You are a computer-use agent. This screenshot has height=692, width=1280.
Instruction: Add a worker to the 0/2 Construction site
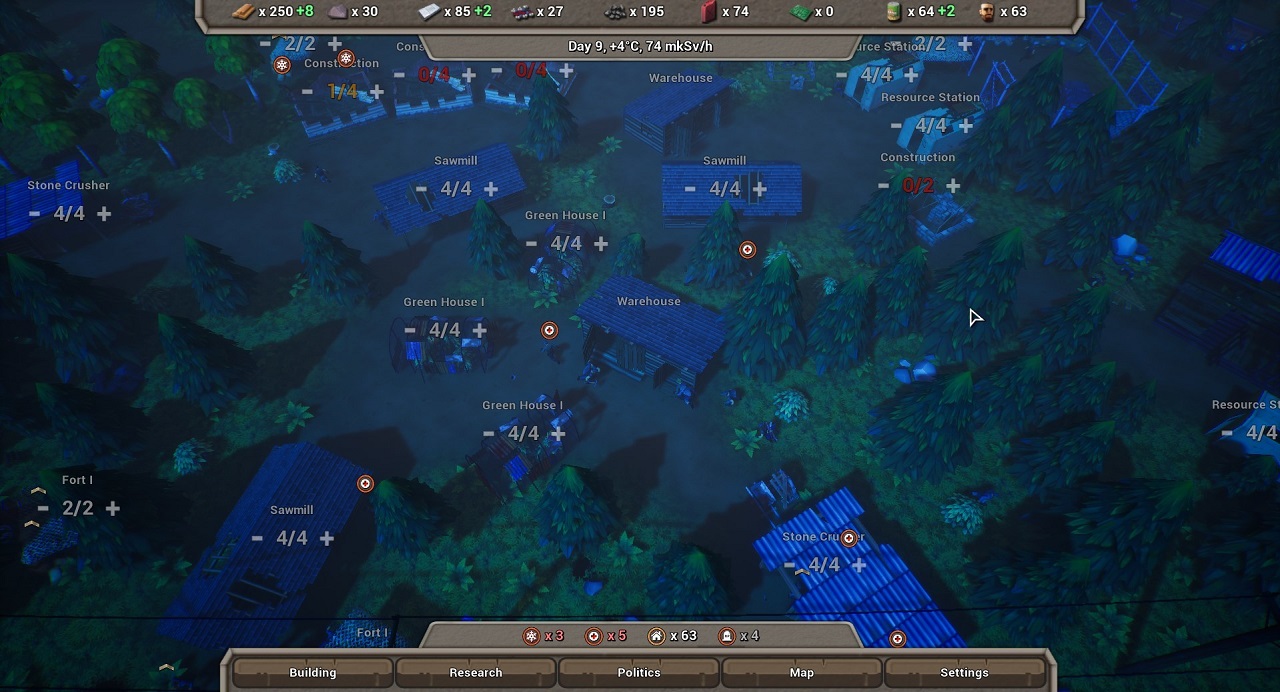(x=953, y=186)
